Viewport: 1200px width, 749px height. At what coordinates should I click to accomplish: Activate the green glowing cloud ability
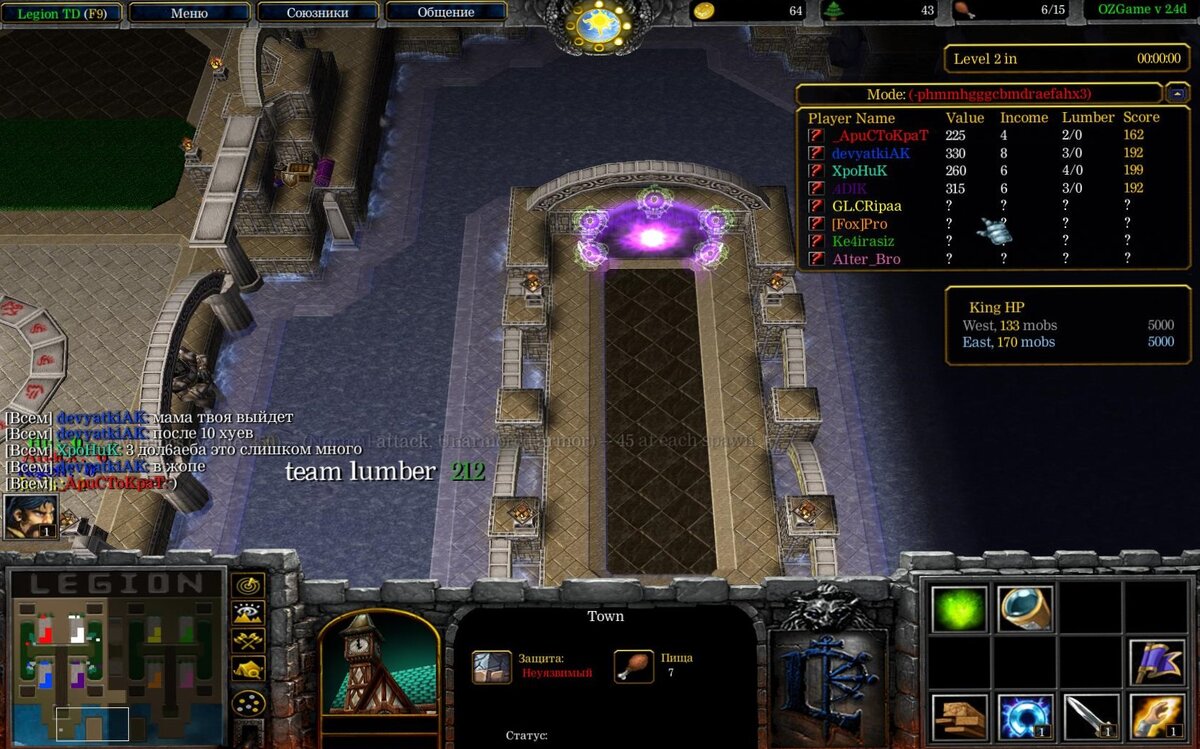click(959, 608)
